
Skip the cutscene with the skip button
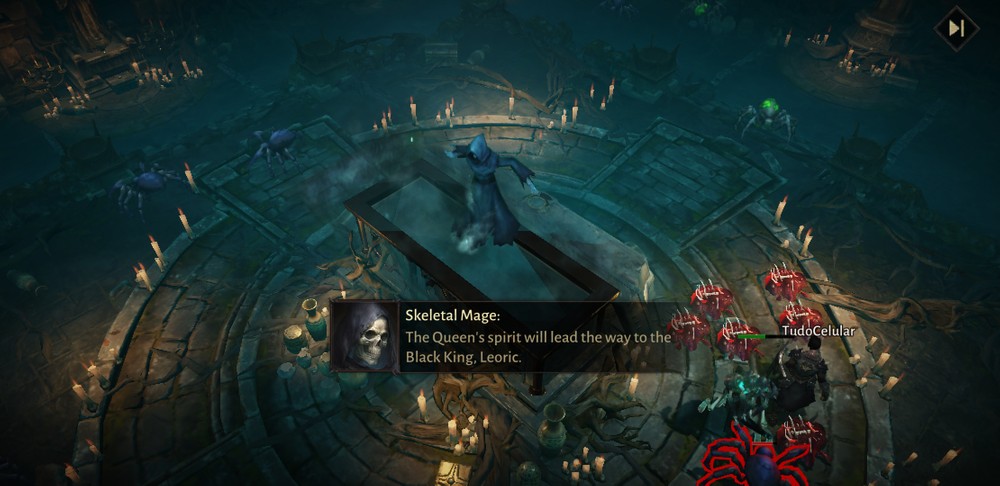(956, 28)
